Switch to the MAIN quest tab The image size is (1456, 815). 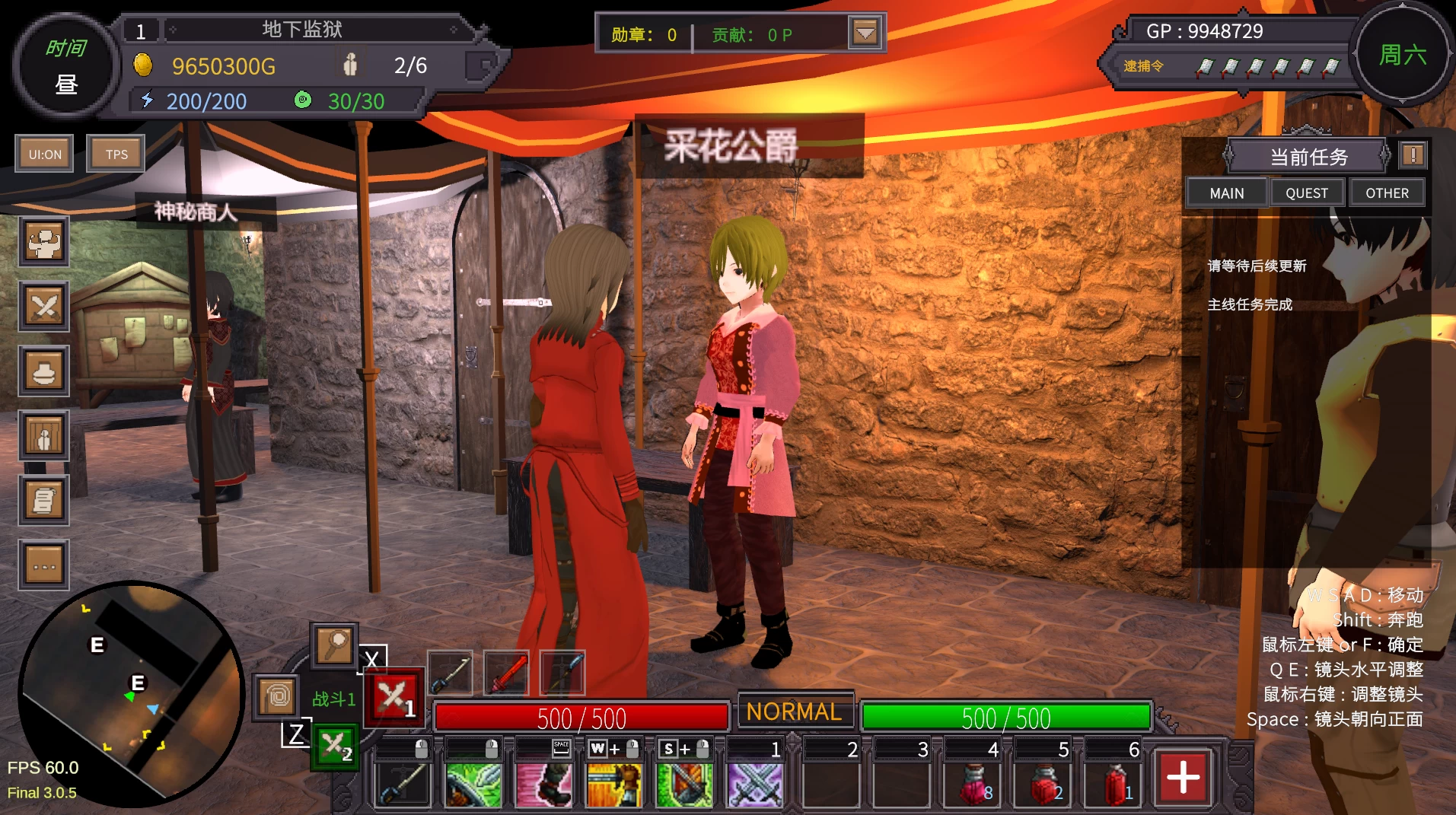pos(1226,193)
